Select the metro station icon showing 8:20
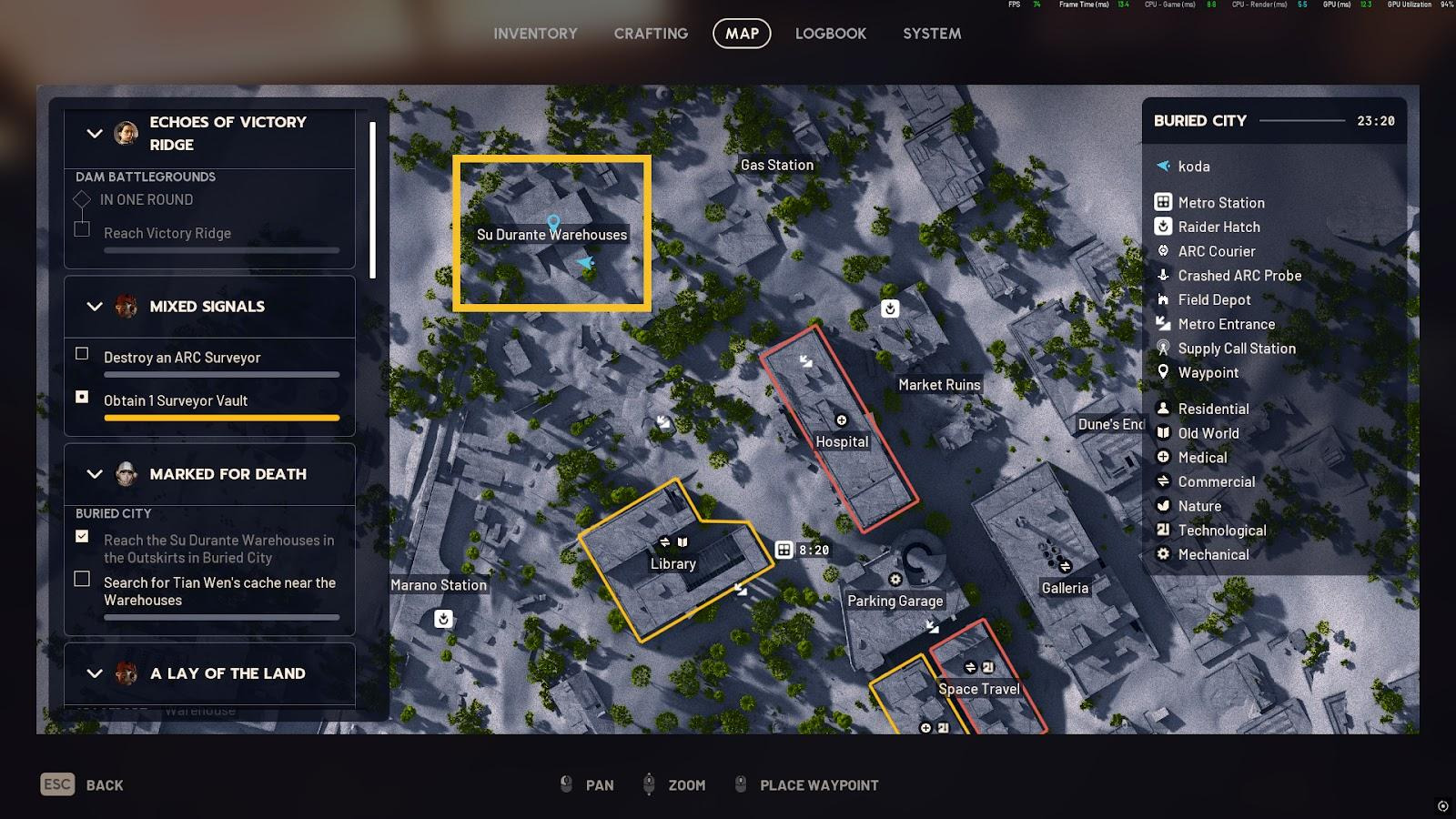Image resolution: width=1456 pixels, height=819 pixels. pyautogui.click(x=784, y=550)
